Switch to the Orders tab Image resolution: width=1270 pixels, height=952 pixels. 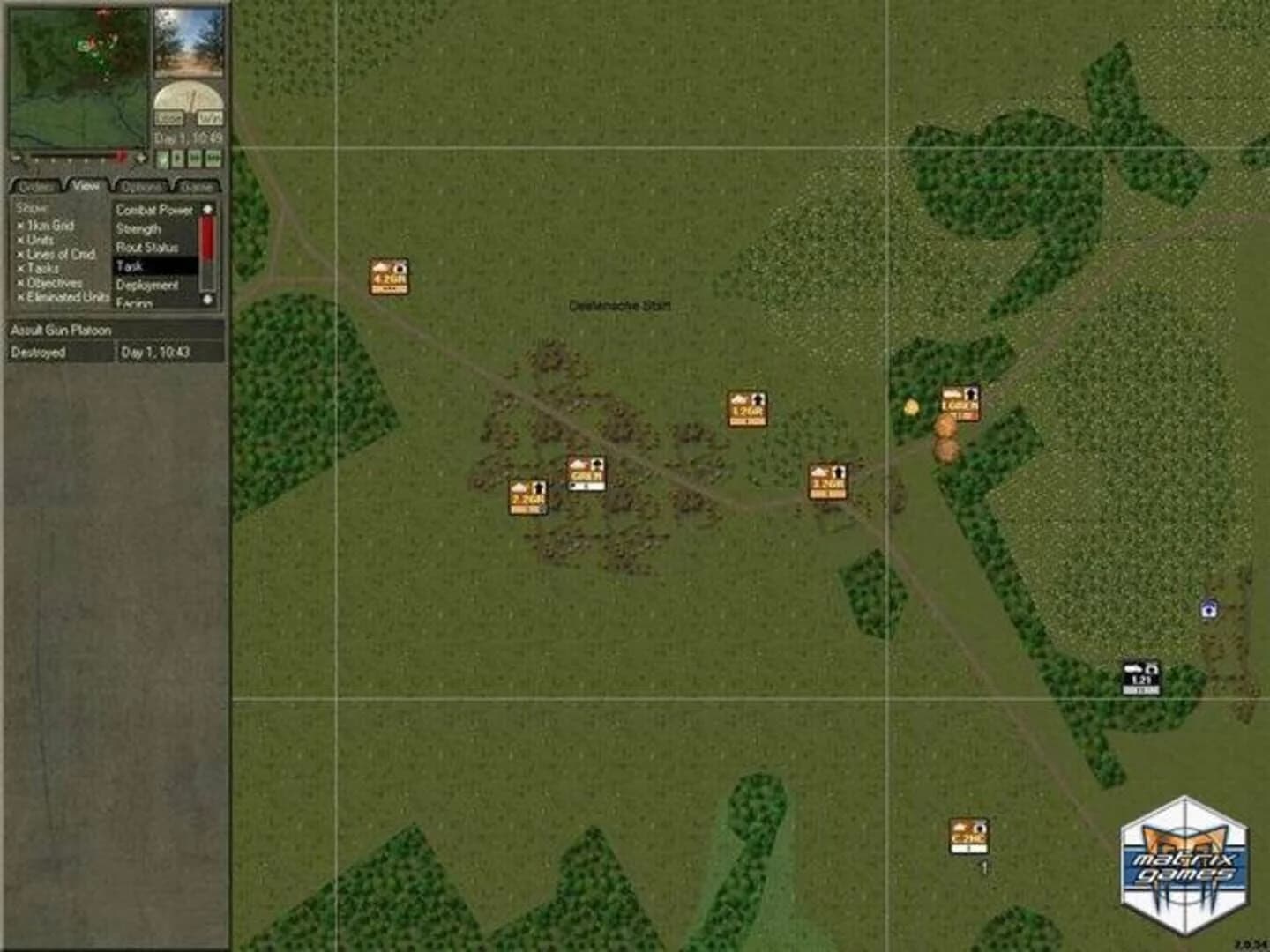(x=35, y=187)
